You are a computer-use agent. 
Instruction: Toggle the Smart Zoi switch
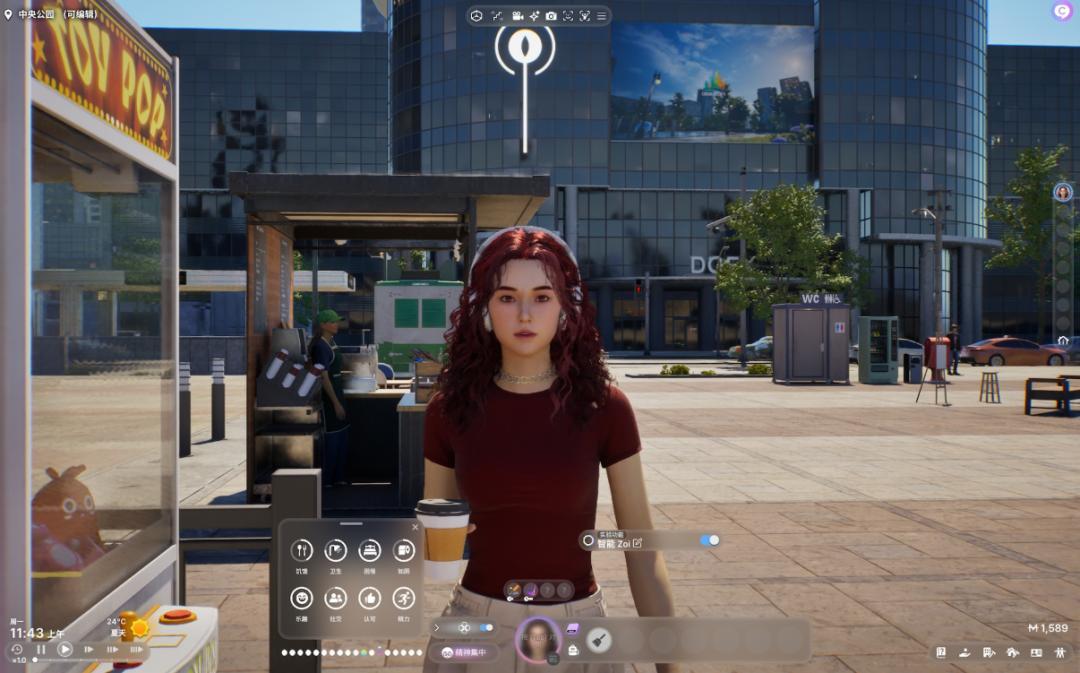tap(709, 540)
